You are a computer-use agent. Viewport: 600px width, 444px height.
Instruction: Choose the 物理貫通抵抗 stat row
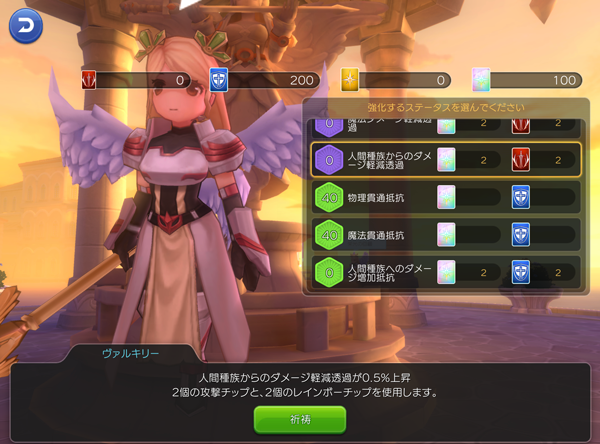coord(445,197)
